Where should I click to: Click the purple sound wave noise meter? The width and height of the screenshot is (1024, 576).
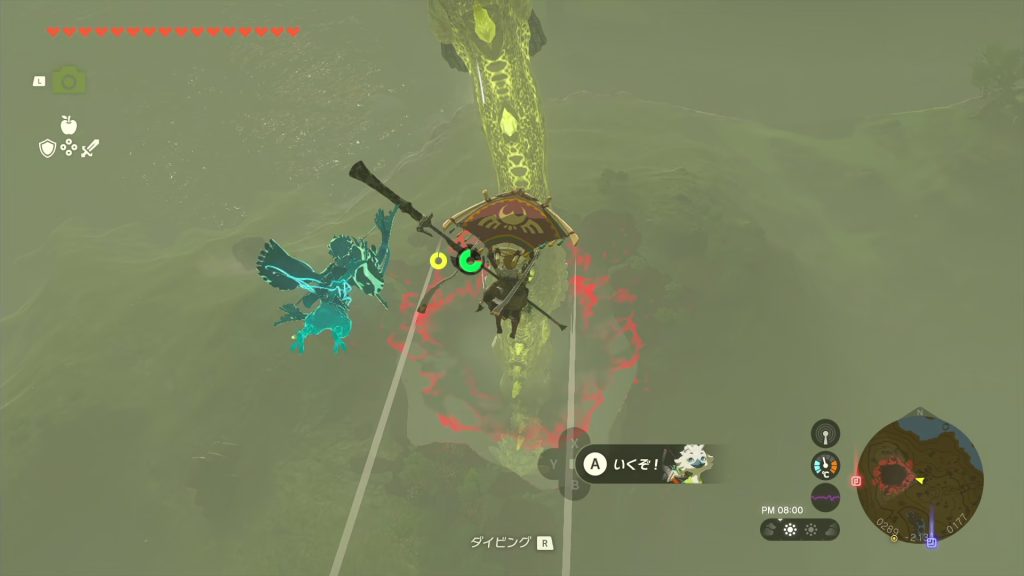tap(825, 497)
